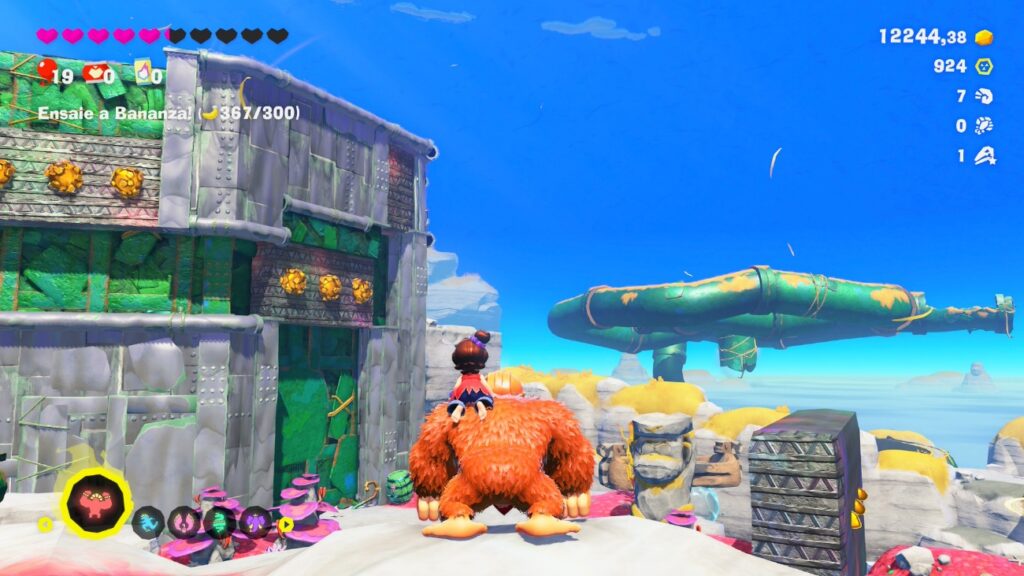Click the yellow right arrow beside Bananza icons

tap(286, 522)
